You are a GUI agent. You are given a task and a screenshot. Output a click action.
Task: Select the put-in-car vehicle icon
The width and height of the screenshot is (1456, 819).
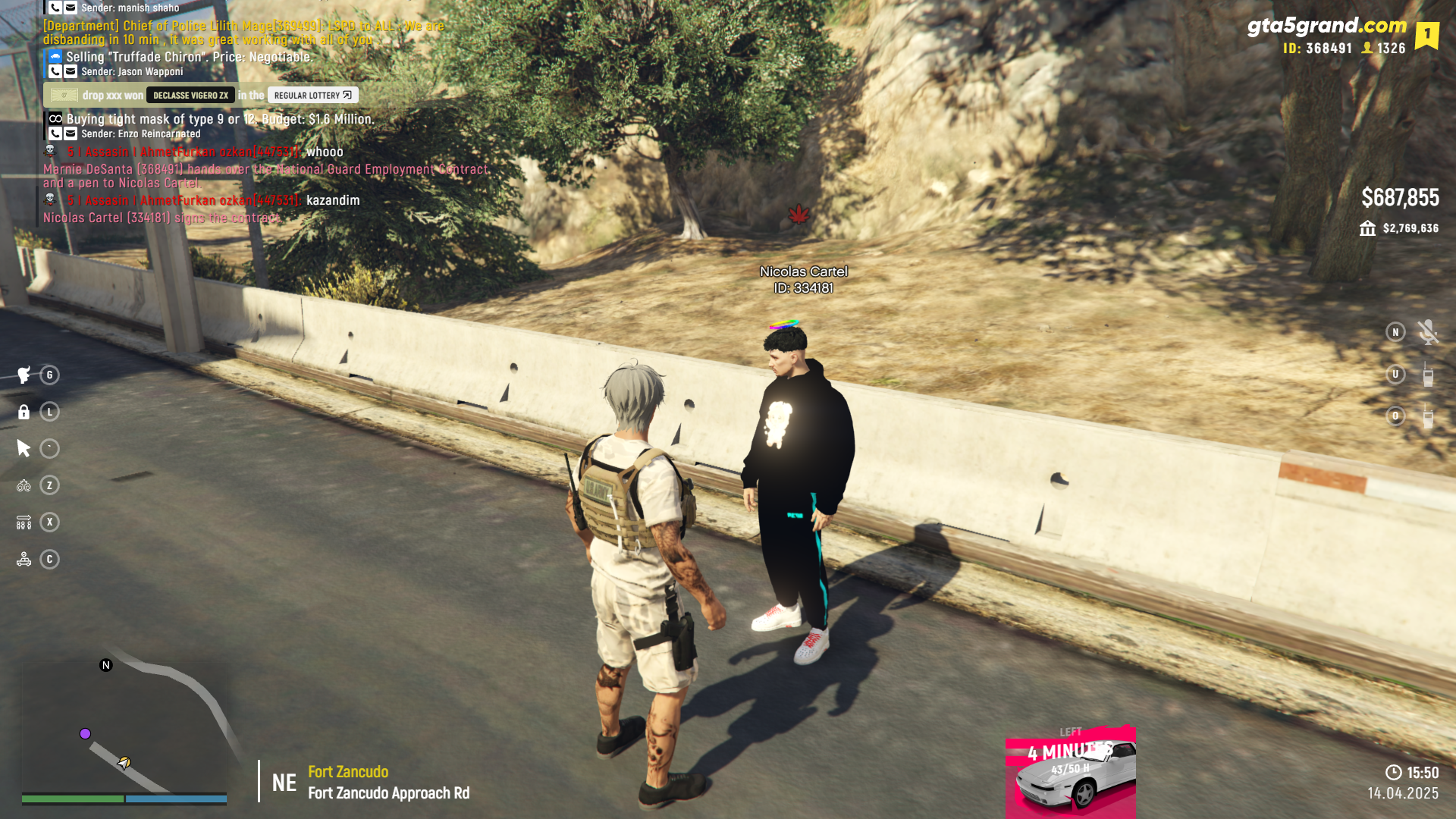24,560
